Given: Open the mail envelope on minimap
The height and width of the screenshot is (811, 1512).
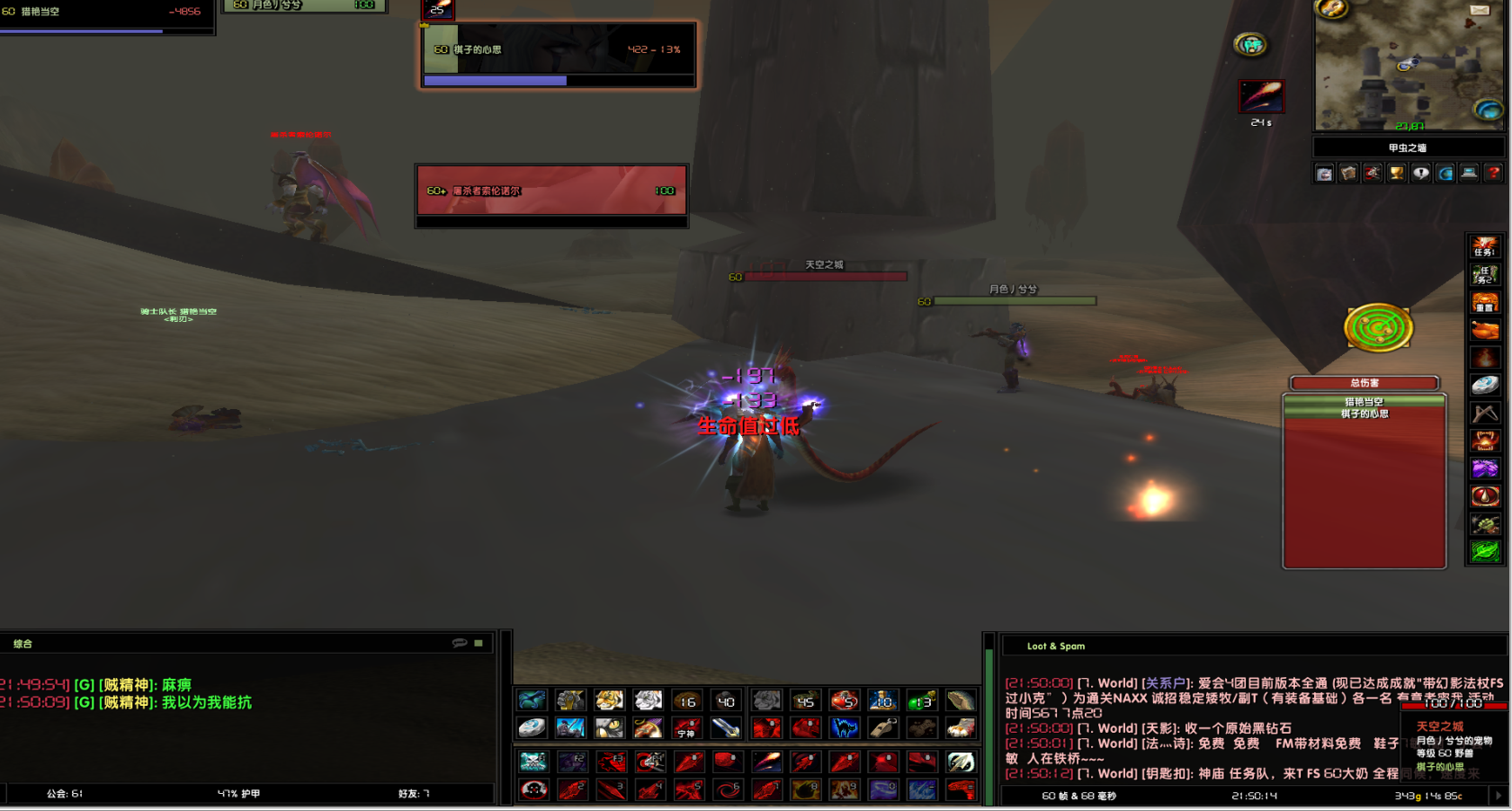Looking at the screenshot, I should (1480, 10).
